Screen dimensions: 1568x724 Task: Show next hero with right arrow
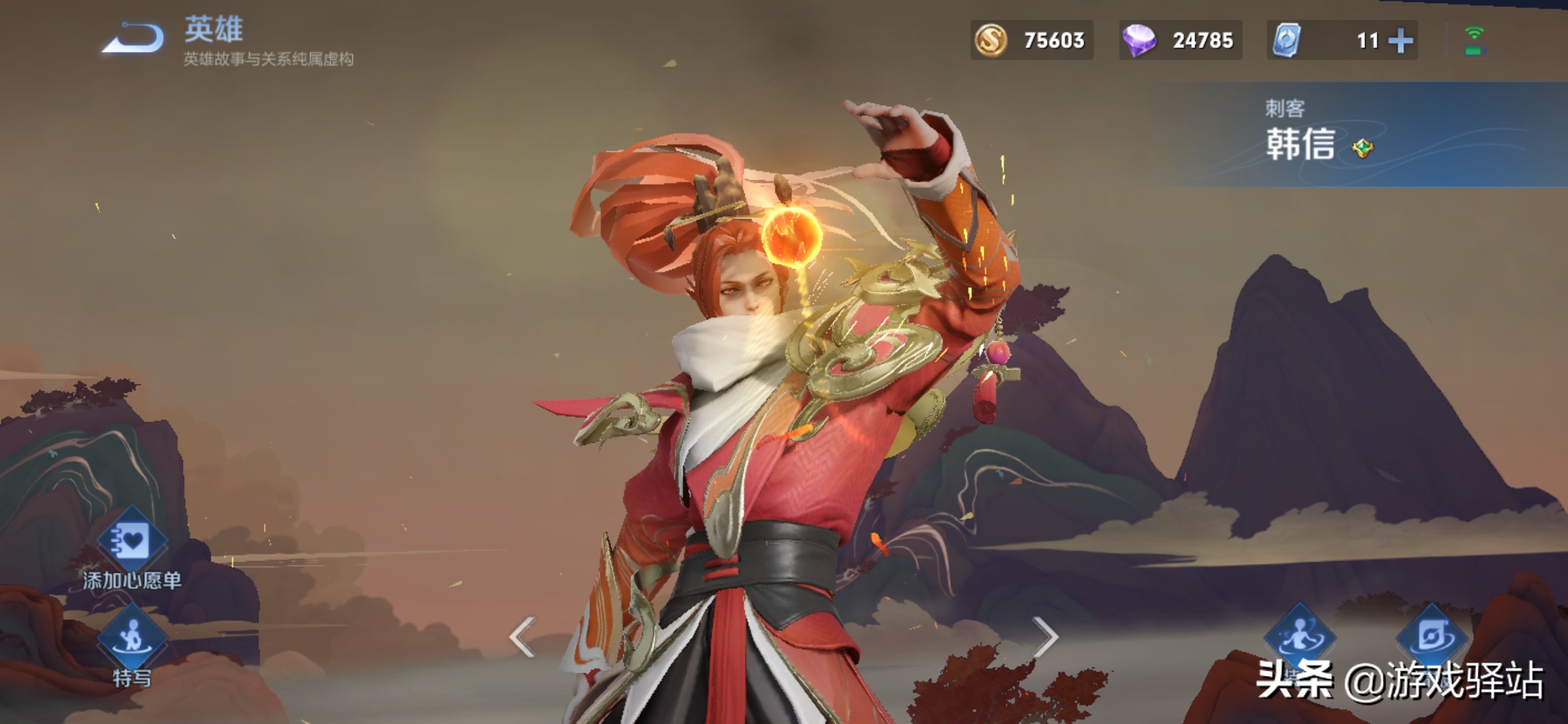(1046, 637)
